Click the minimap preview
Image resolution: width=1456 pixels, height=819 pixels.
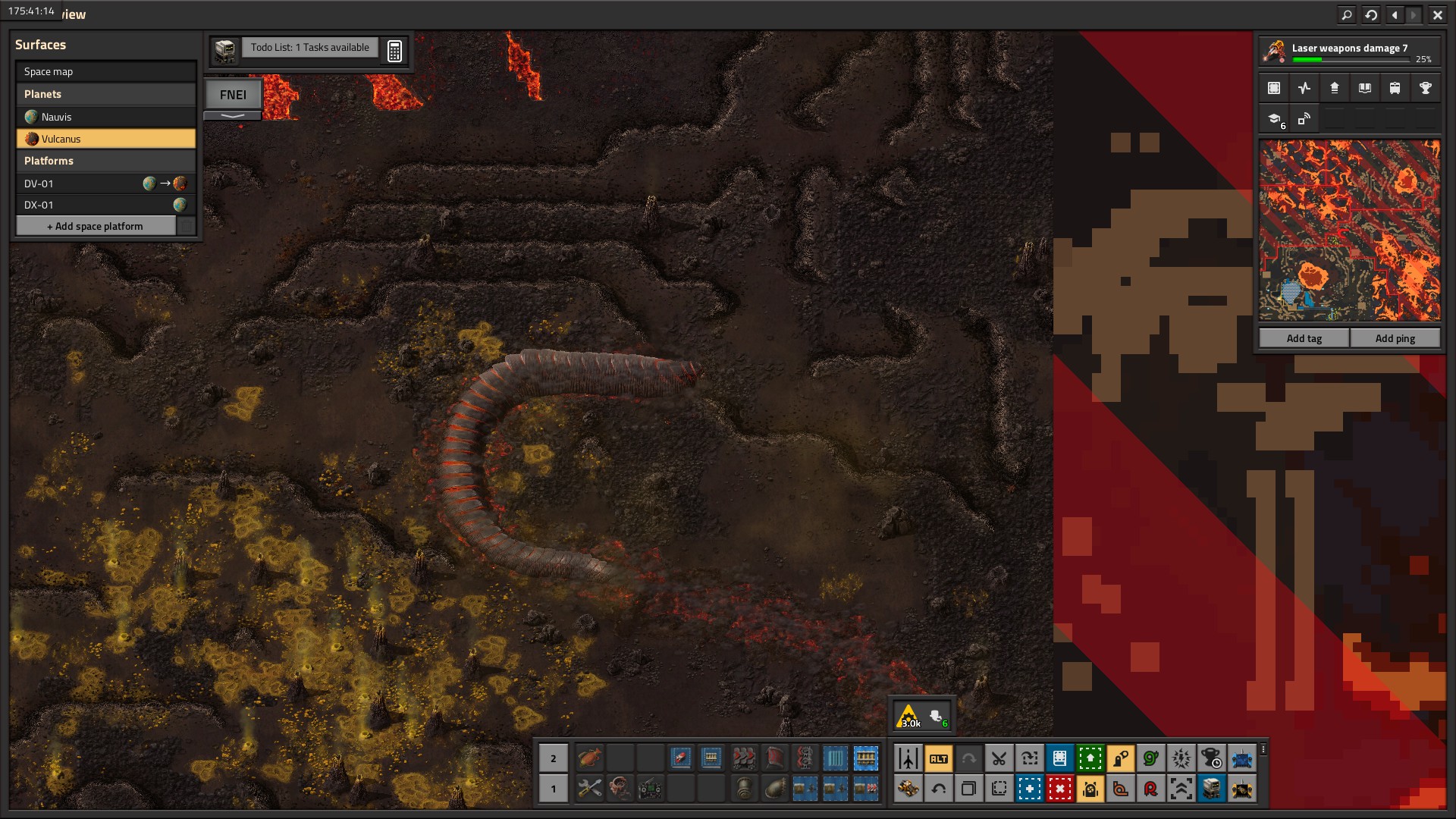pos(1349,231)
